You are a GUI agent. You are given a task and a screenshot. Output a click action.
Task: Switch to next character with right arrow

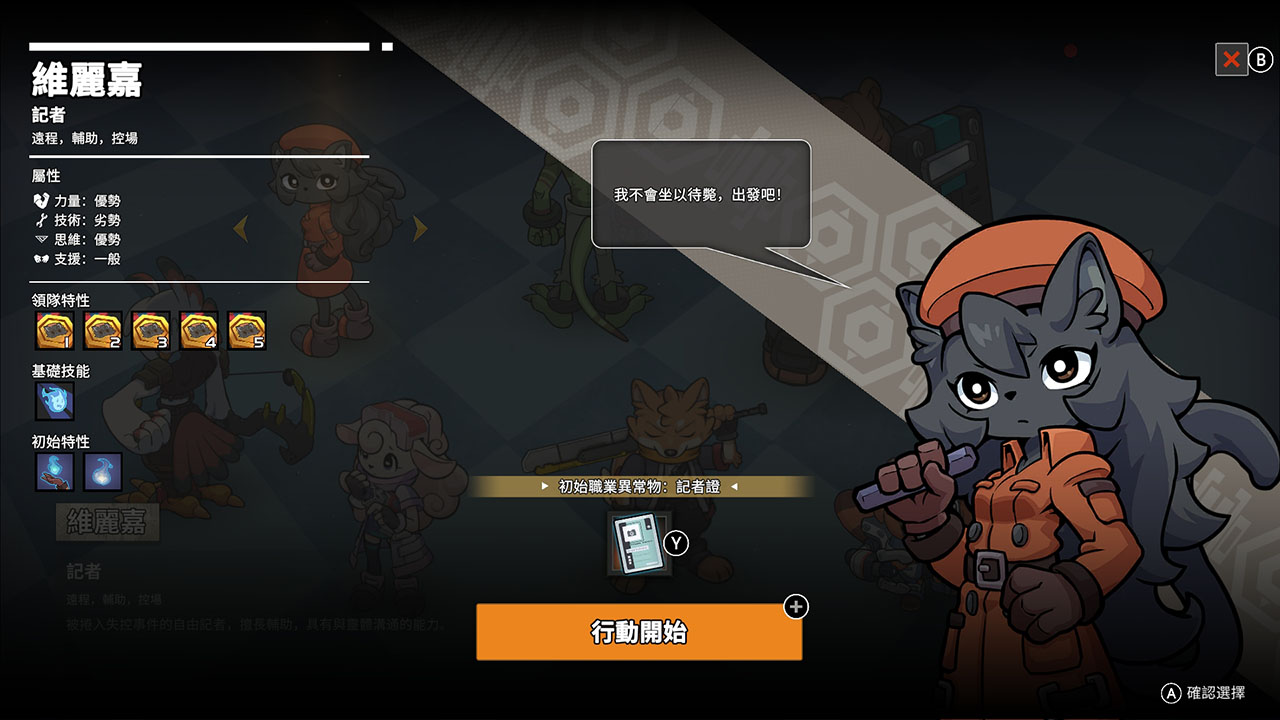pos(420,229)
